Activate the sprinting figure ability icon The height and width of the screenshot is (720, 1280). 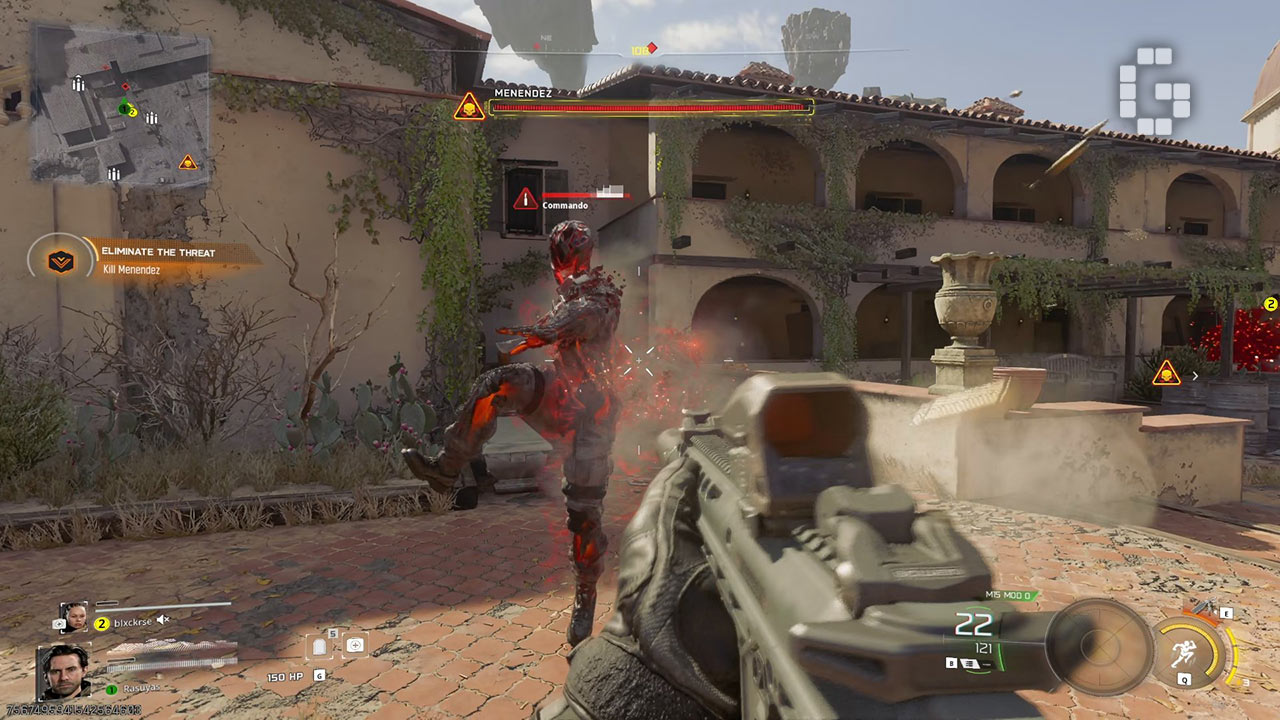1185,652
